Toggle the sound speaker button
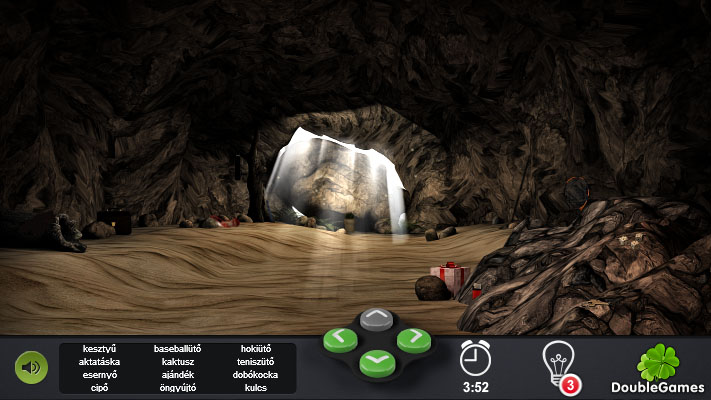This screenshot has height=400, width=711. pyautogui.click(x=31, y=367)
